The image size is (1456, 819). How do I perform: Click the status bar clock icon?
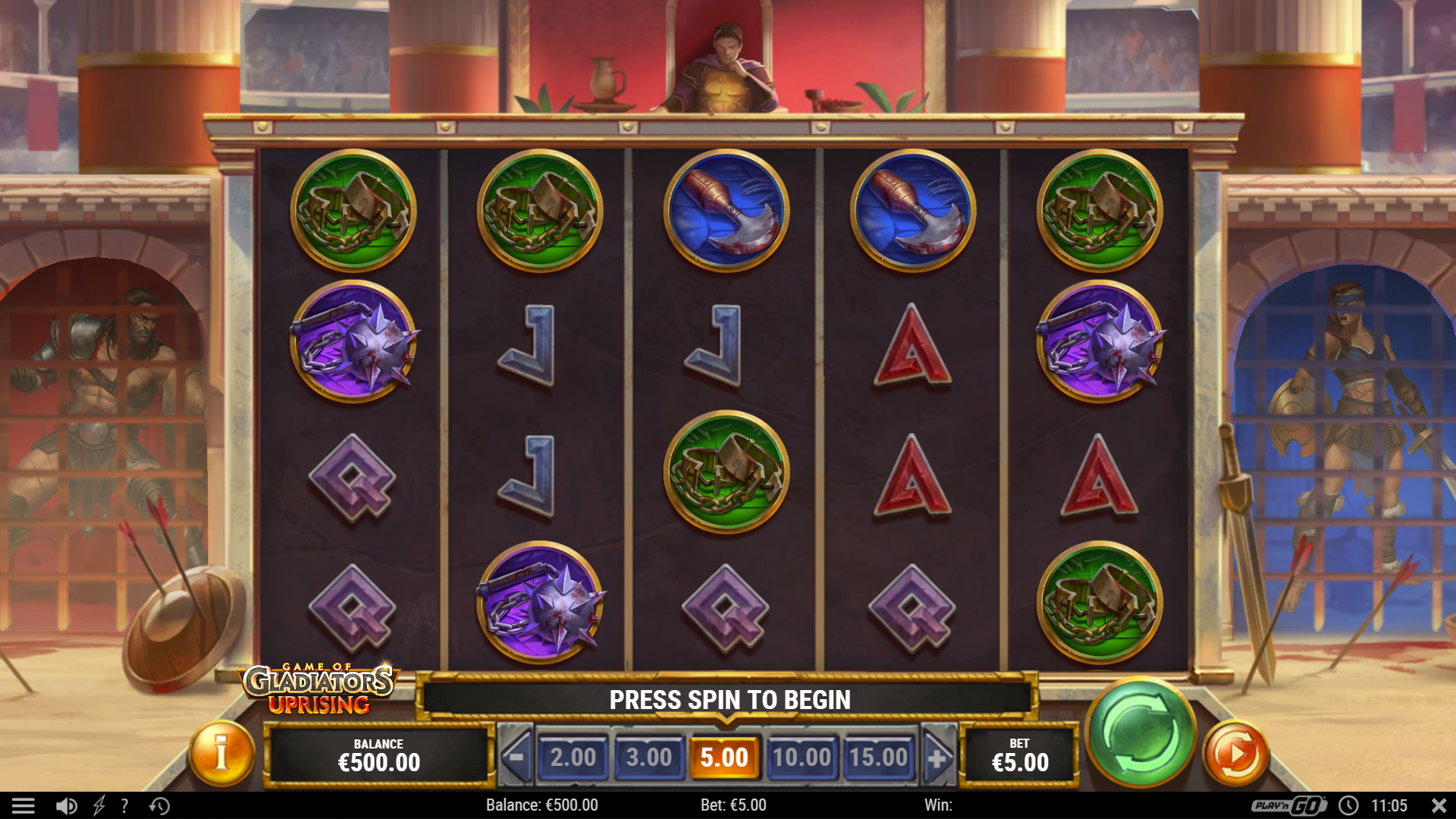pos(1349,805)
